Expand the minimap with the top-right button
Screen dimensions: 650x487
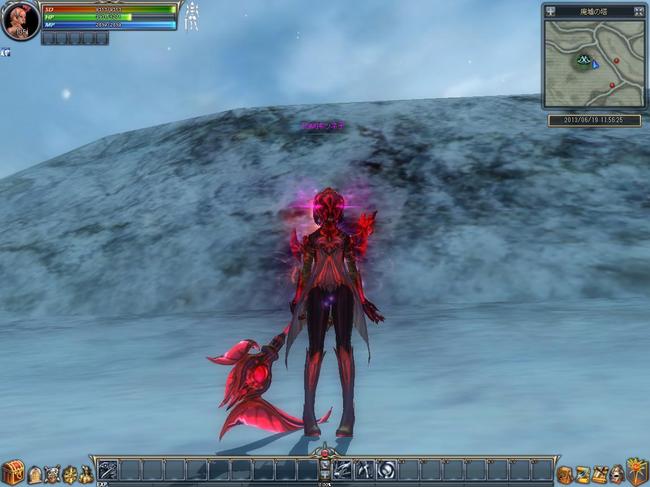(637, 10)
